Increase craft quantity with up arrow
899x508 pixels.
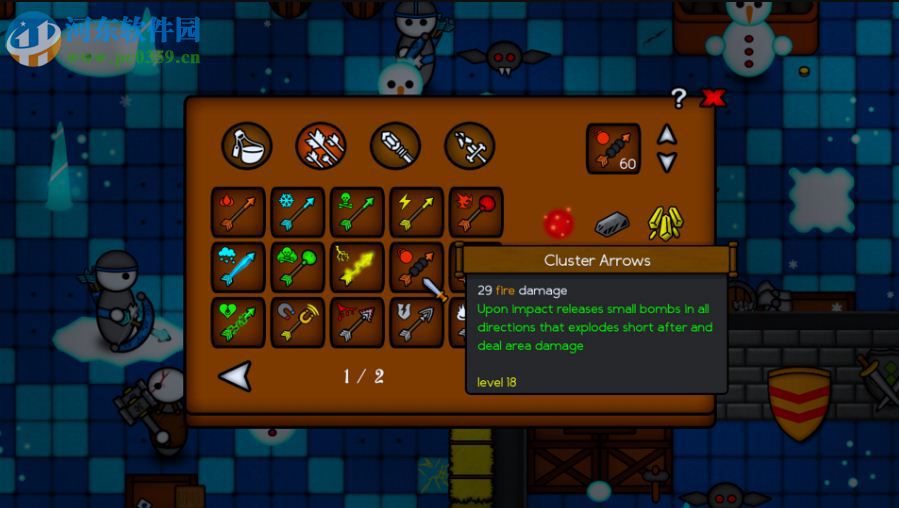coord(667,135)
